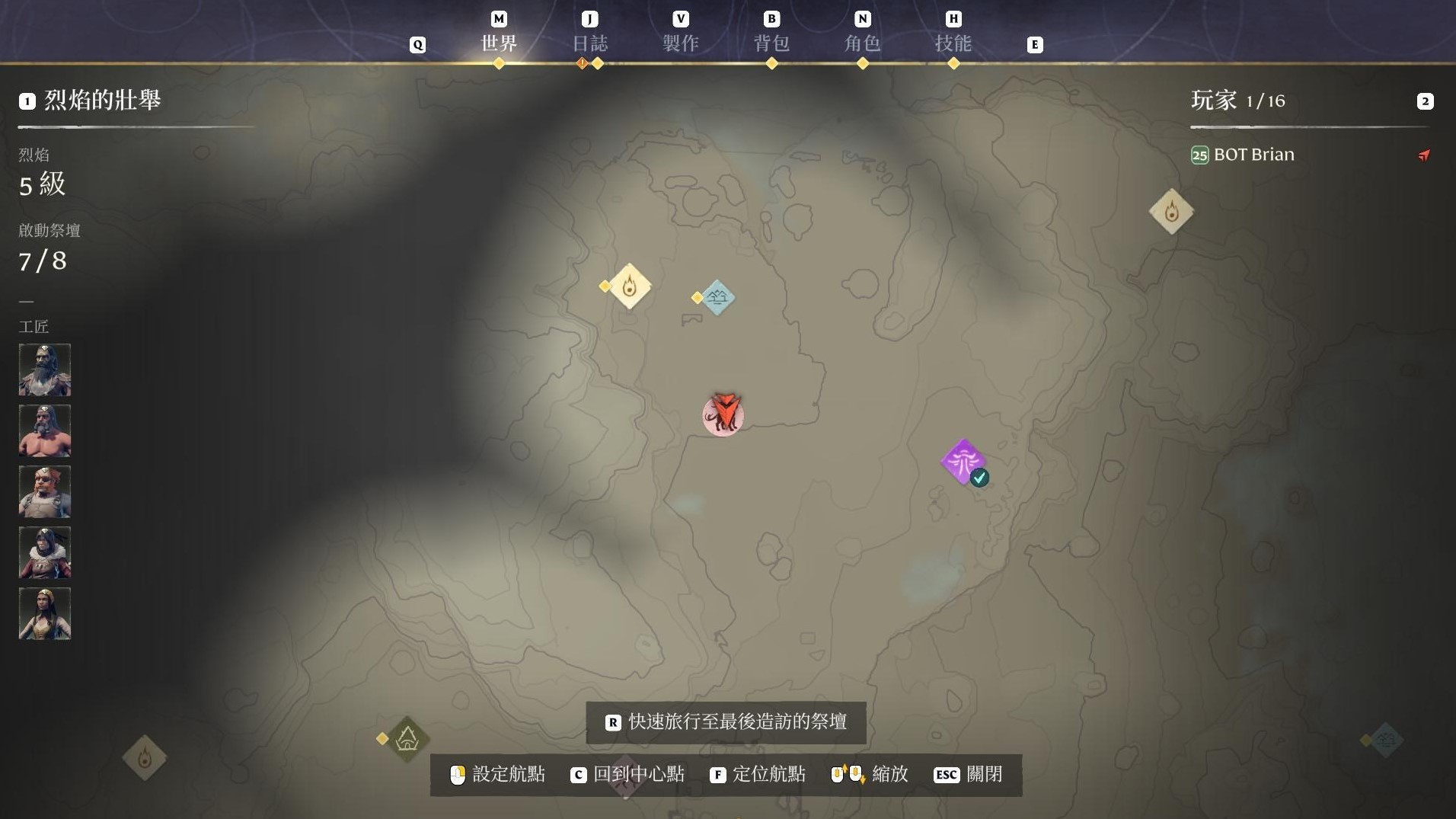Switch to the 背包 backpack tab

point(771,43)
